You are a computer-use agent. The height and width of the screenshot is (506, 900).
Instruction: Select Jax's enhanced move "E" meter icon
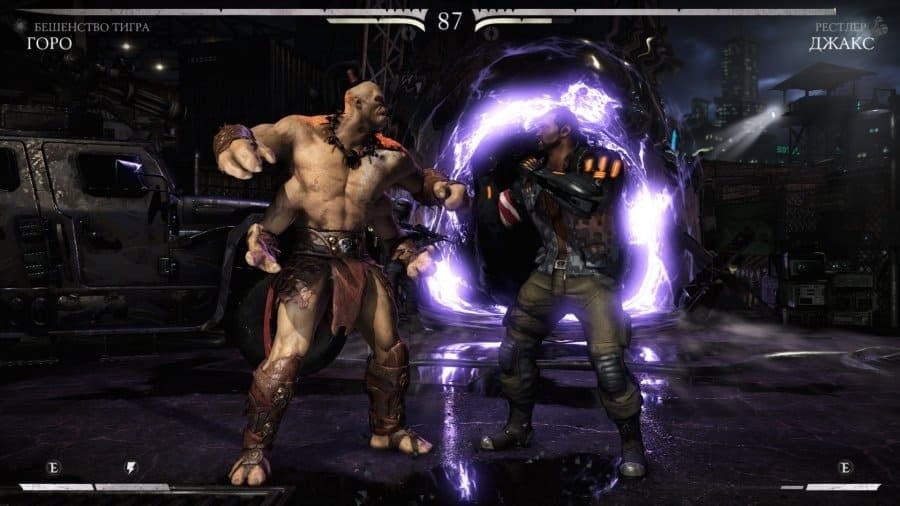(845, 467)
